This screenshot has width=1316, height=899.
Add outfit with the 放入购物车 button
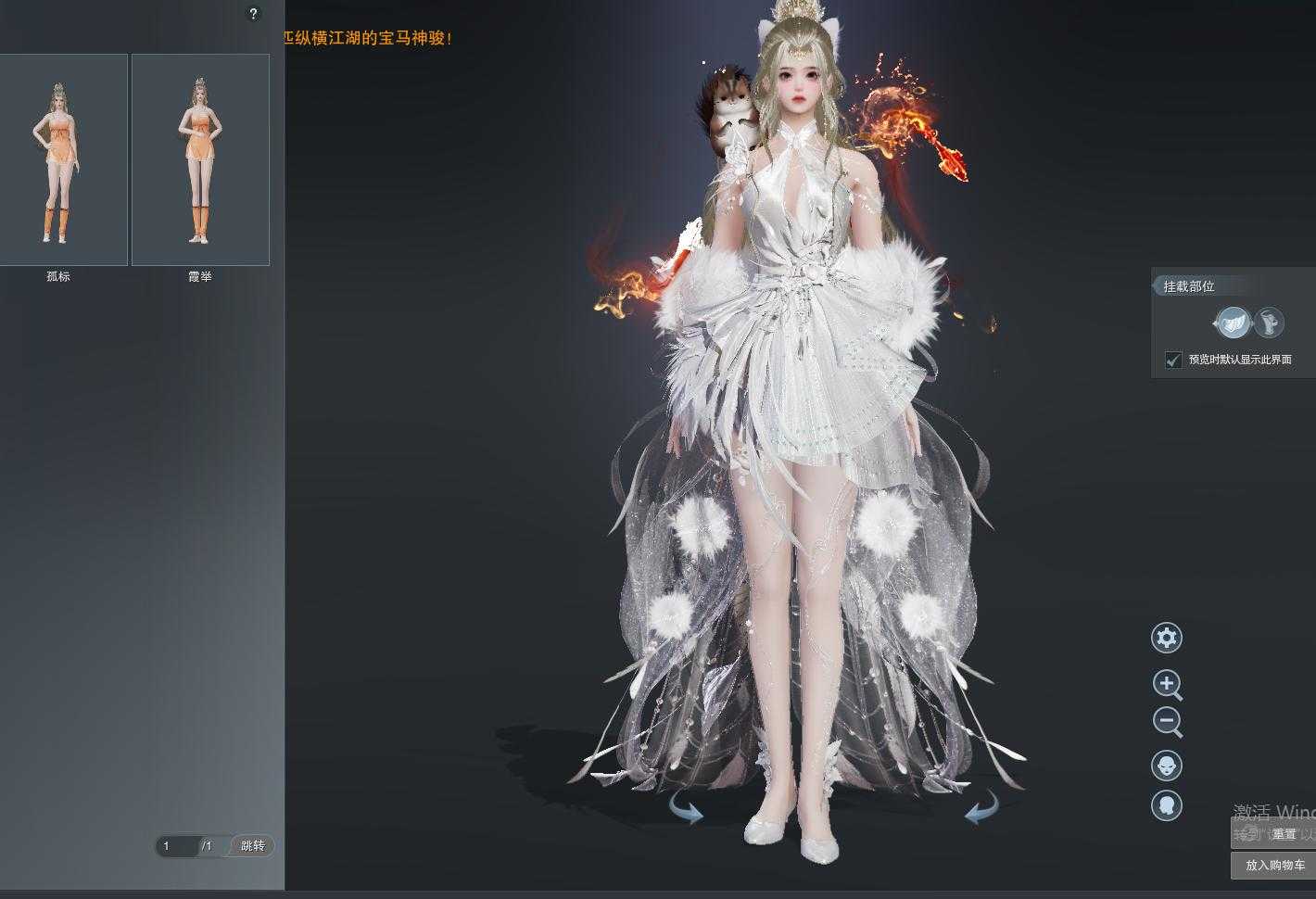[1274, 865]
